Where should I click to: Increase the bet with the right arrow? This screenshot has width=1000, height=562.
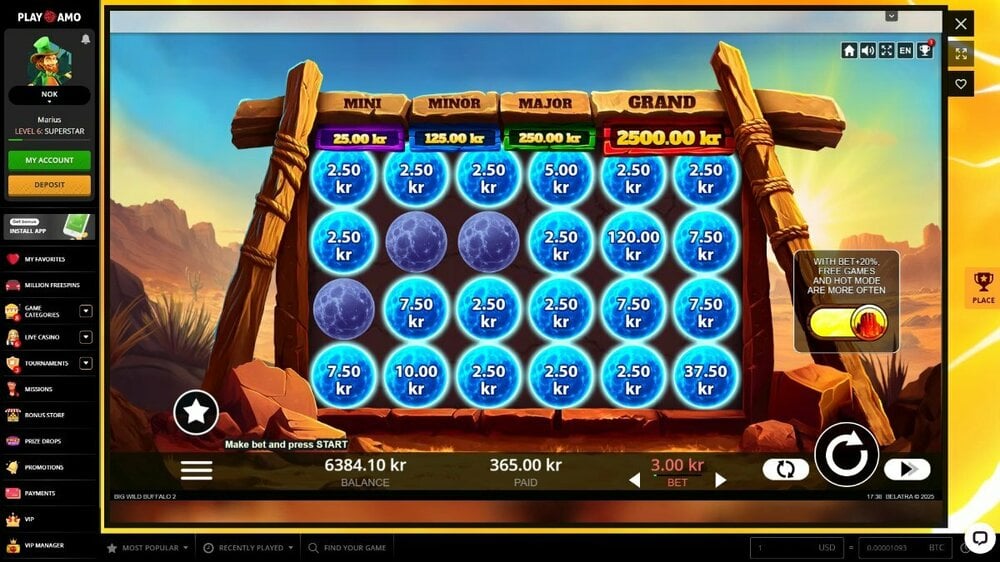[x=720, y=480]
